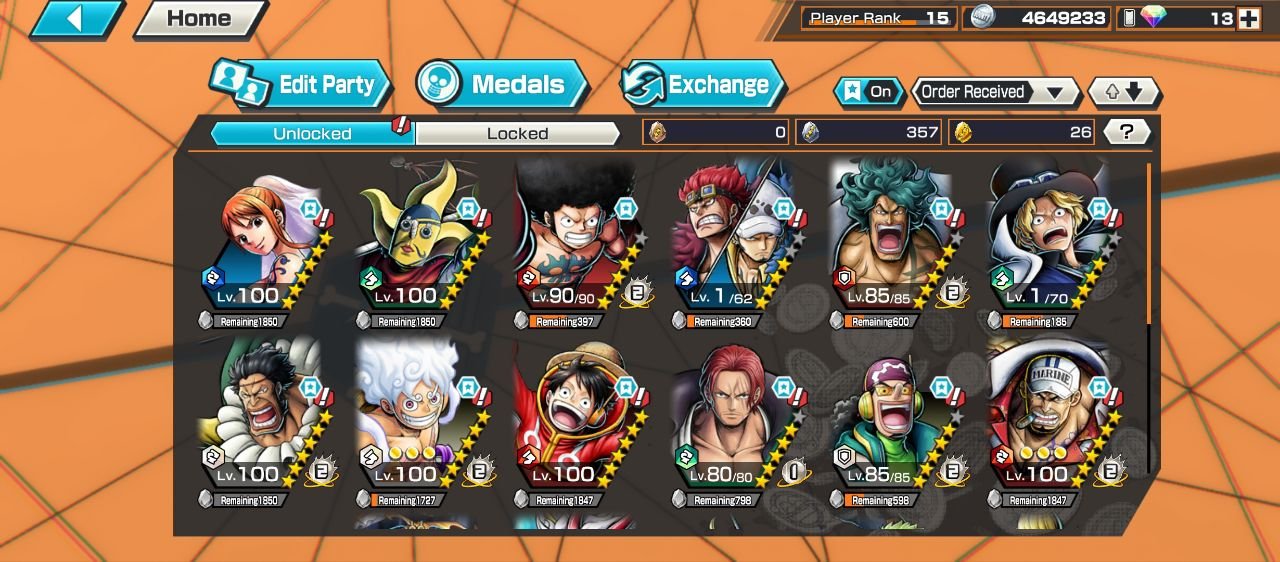Open the Order Received sort dropdown
Image resolution: width=1280 pixels, height=562 pixels.
[x=995, y=92]
